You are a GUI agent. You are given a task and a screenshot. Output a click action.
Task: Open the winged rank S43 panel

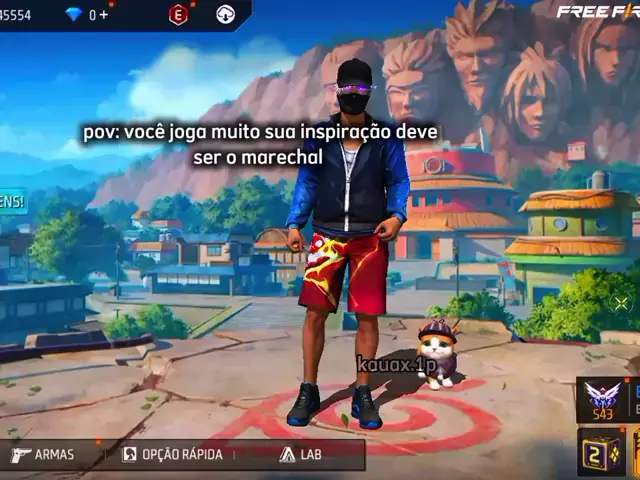(601, 399)
